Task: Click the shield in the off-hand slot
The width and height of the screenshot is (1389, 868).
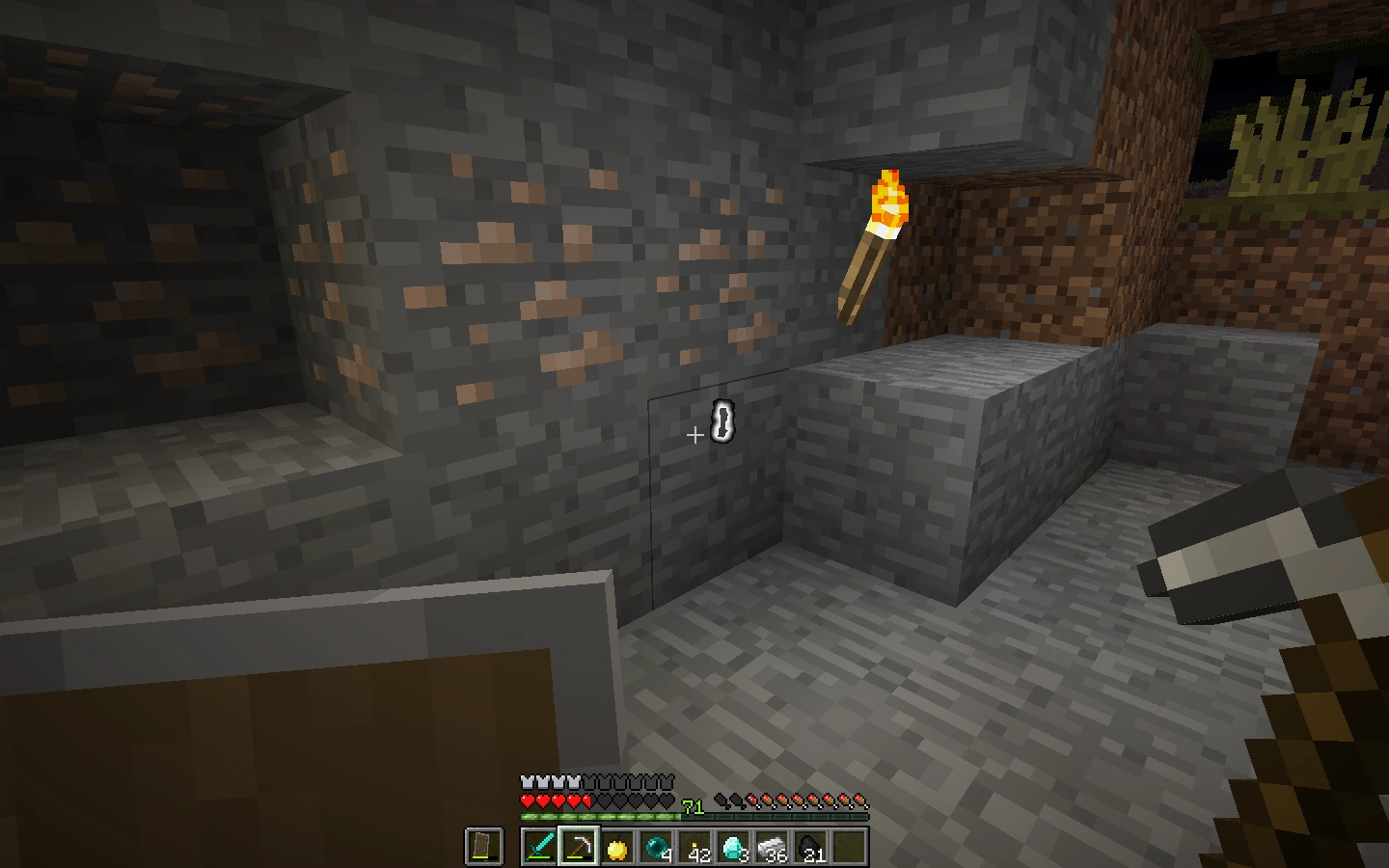Action: [x=482, y=846]
